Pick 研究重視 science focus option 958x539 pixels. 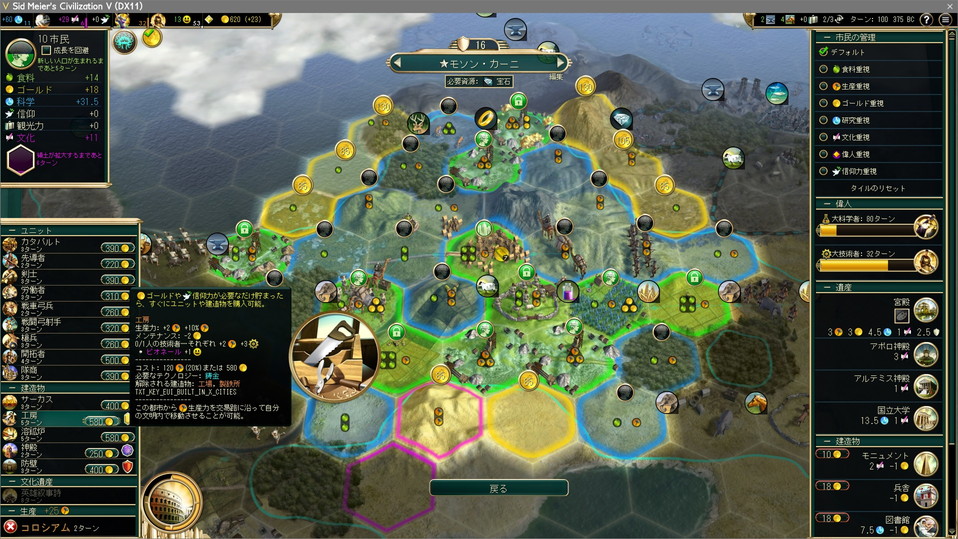[825, 120]
